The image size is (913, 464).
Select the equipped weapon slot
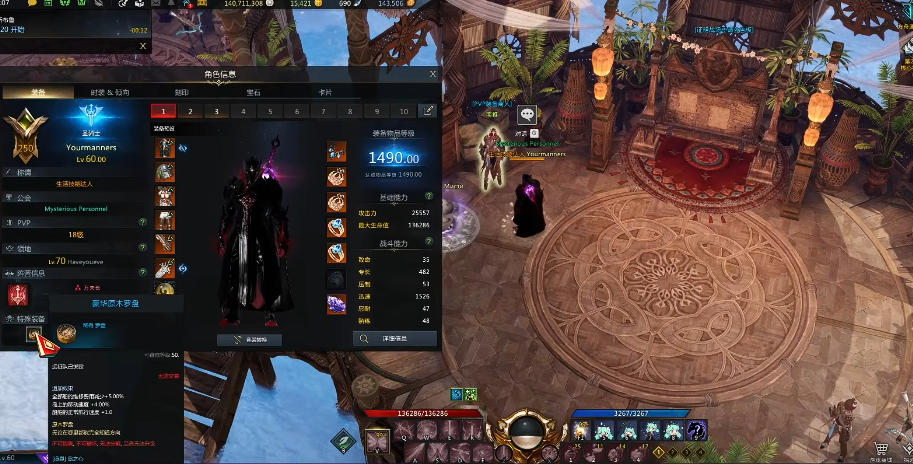165,267
